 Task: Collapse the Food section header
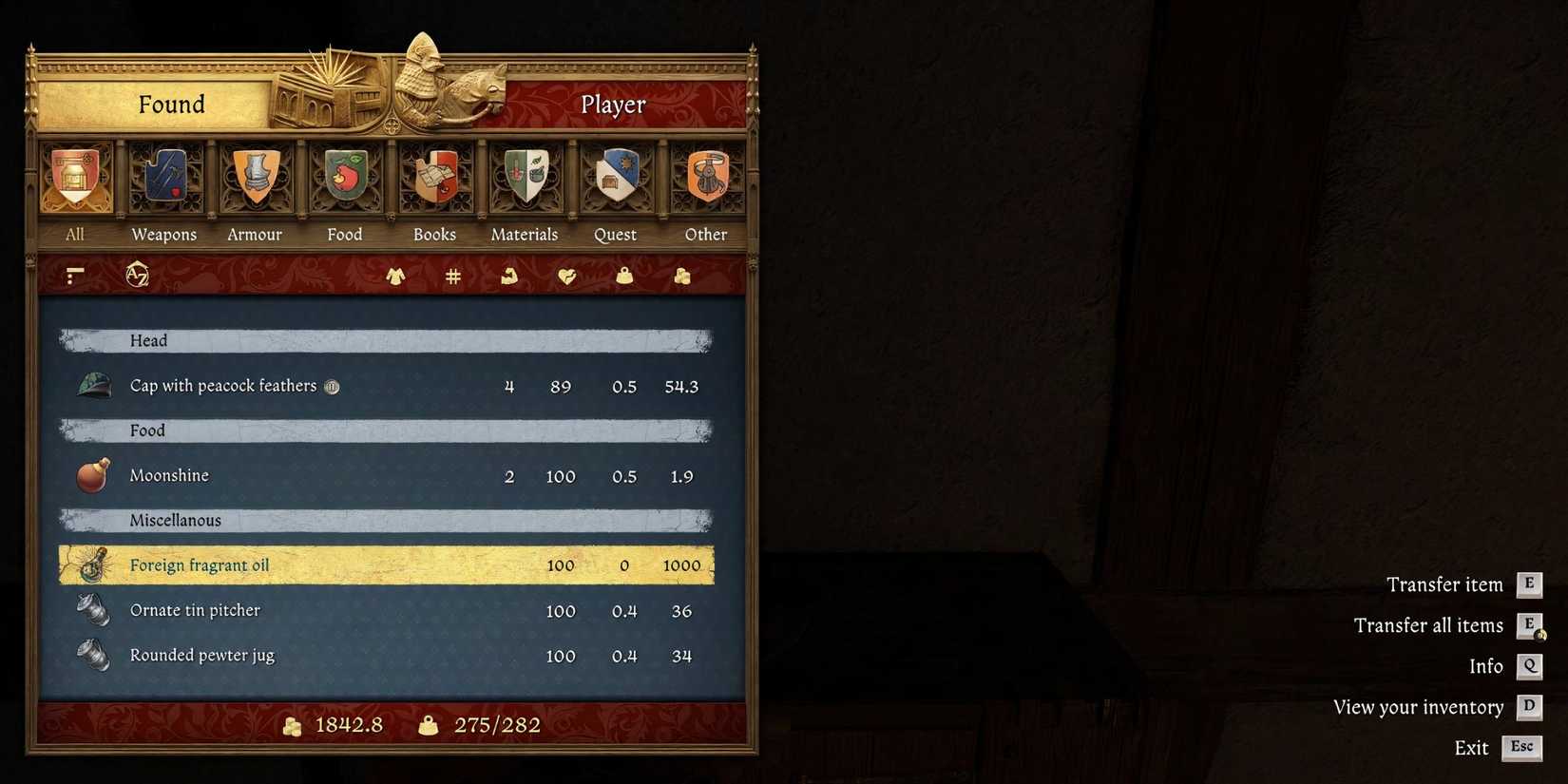click(x=385, y=430)
